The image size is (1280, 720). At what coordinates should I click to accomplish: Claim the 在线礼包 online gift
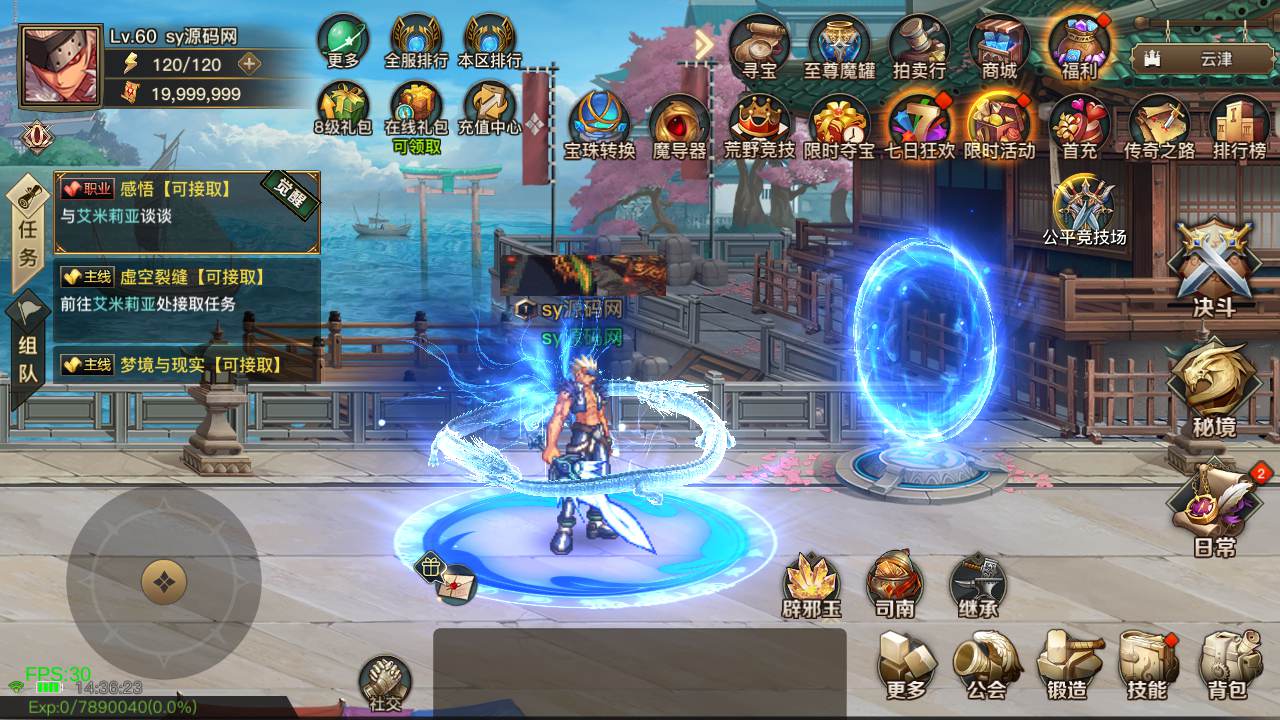(417, 105)
